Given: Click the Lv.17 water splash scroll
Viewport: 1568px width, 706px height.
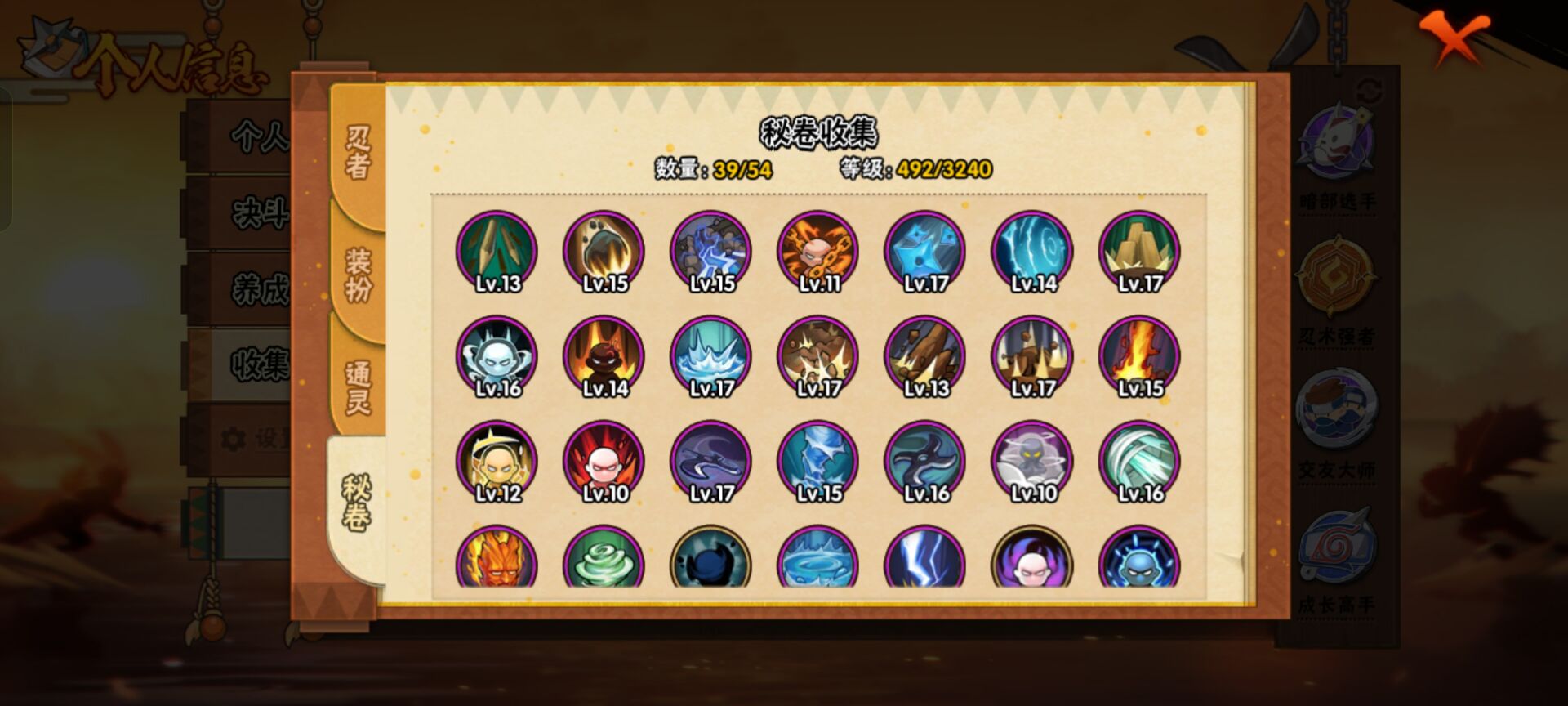Looking at the screenshot, I should point(710,357).
